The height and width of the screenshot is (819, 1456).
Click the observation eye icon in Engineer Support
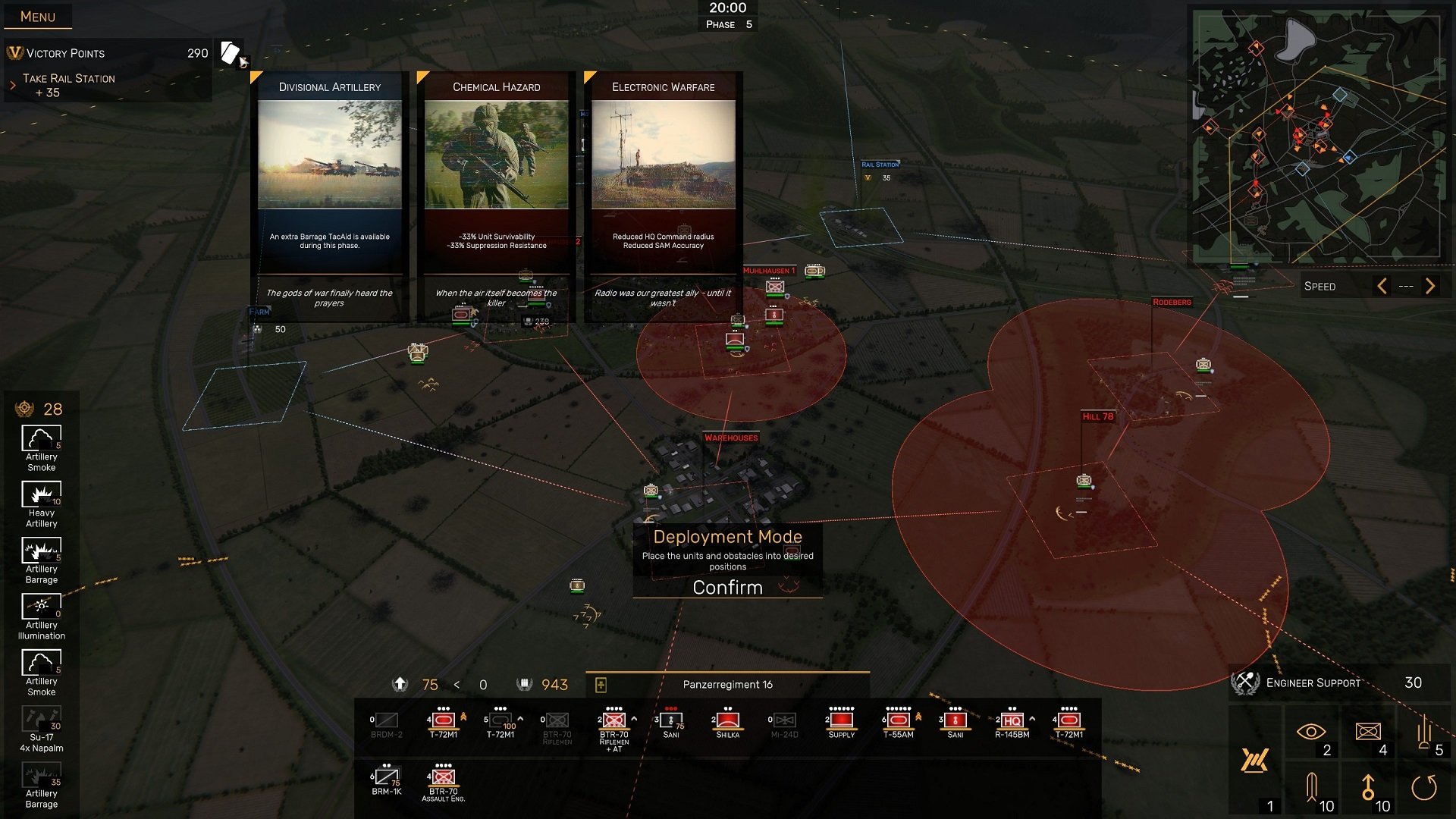tap(1311, 730)
